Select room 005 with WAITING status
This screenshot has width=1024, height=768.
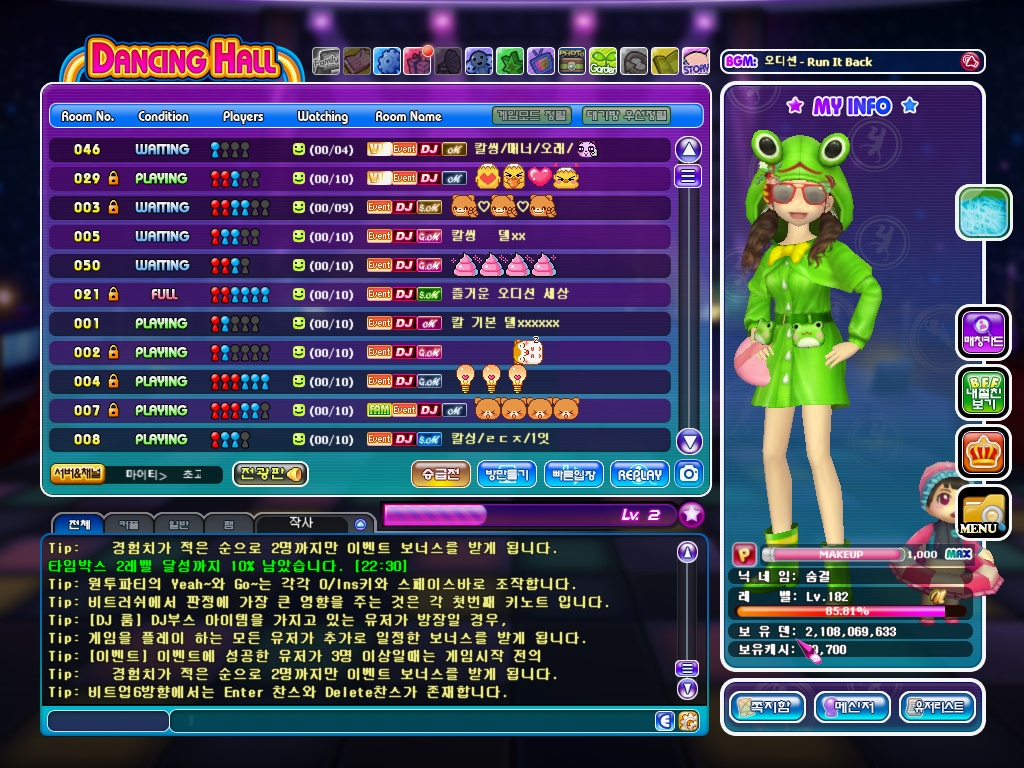tap(360, 236)
